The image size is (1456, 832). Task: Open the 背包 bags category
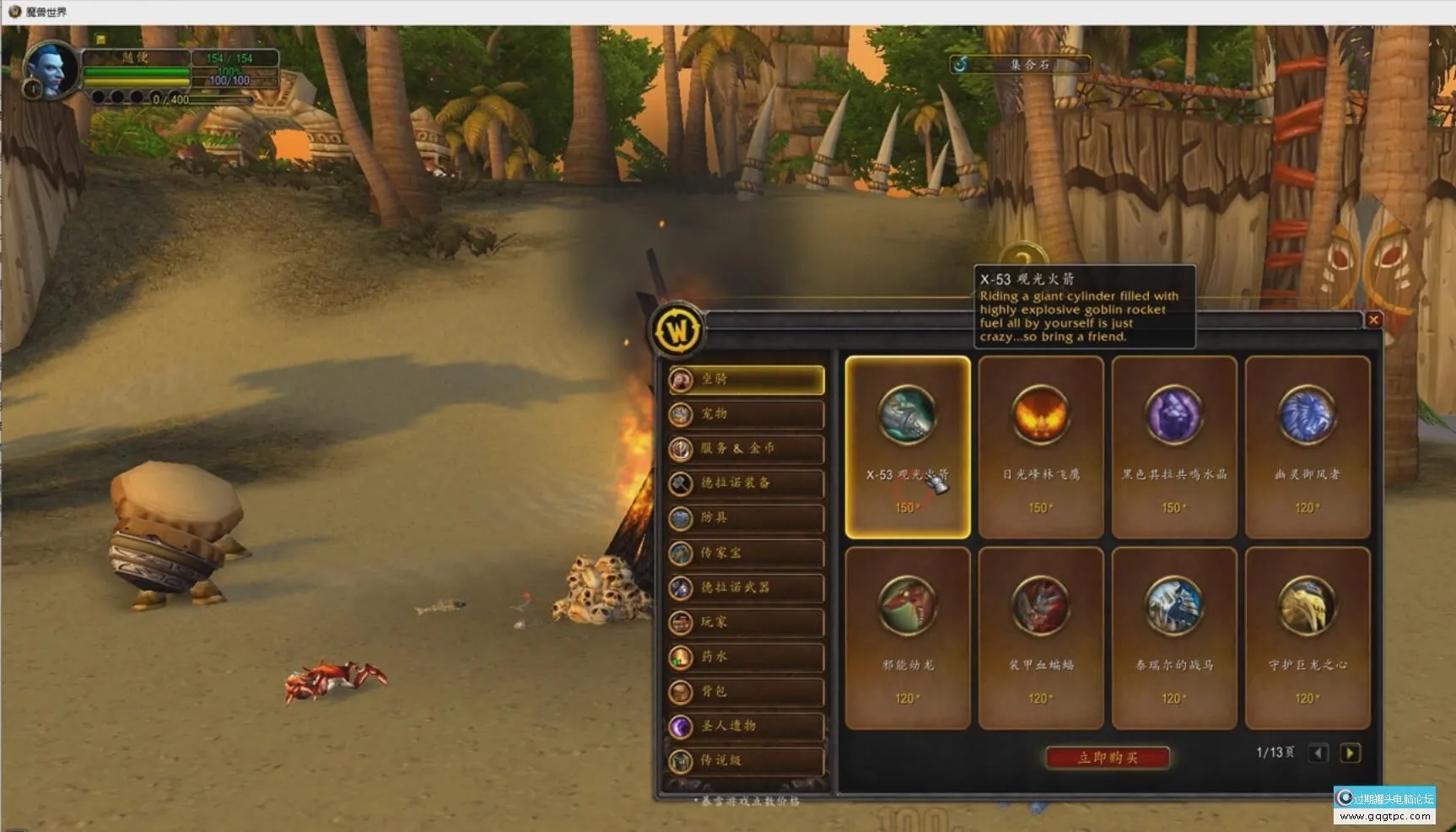coord(746,691)
